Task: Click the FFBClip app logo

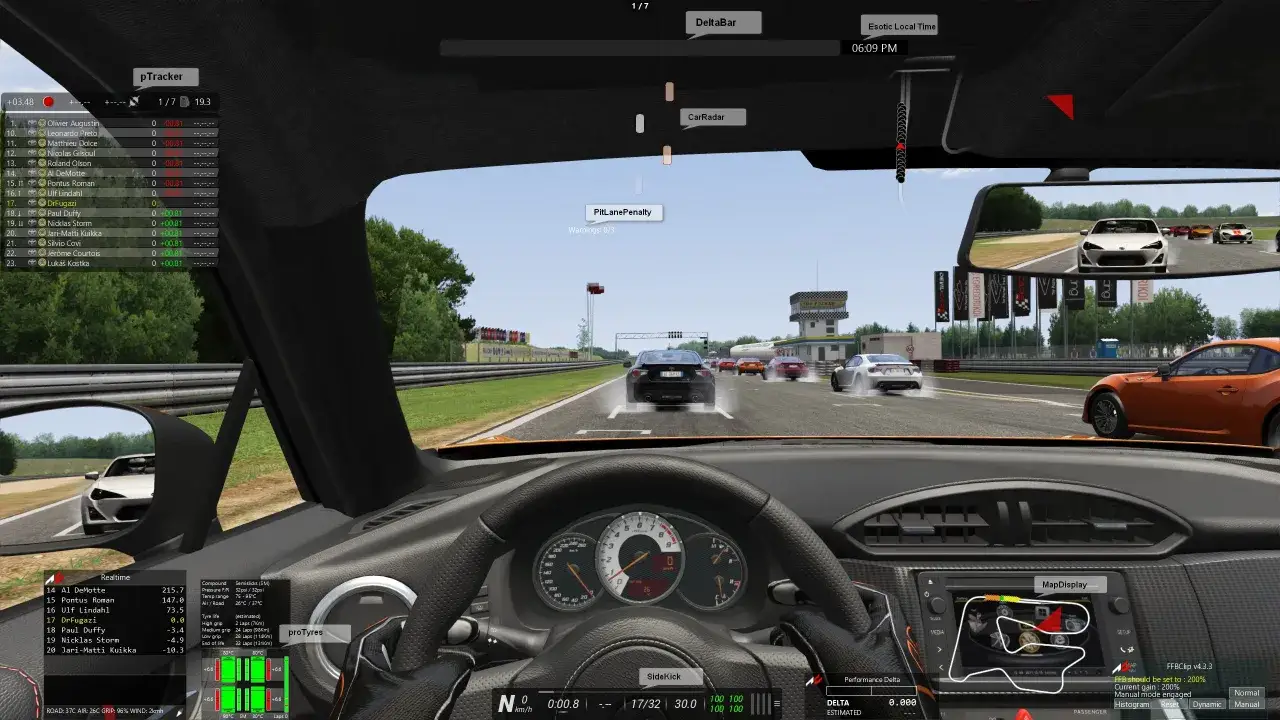Action: click(1123, 666)
